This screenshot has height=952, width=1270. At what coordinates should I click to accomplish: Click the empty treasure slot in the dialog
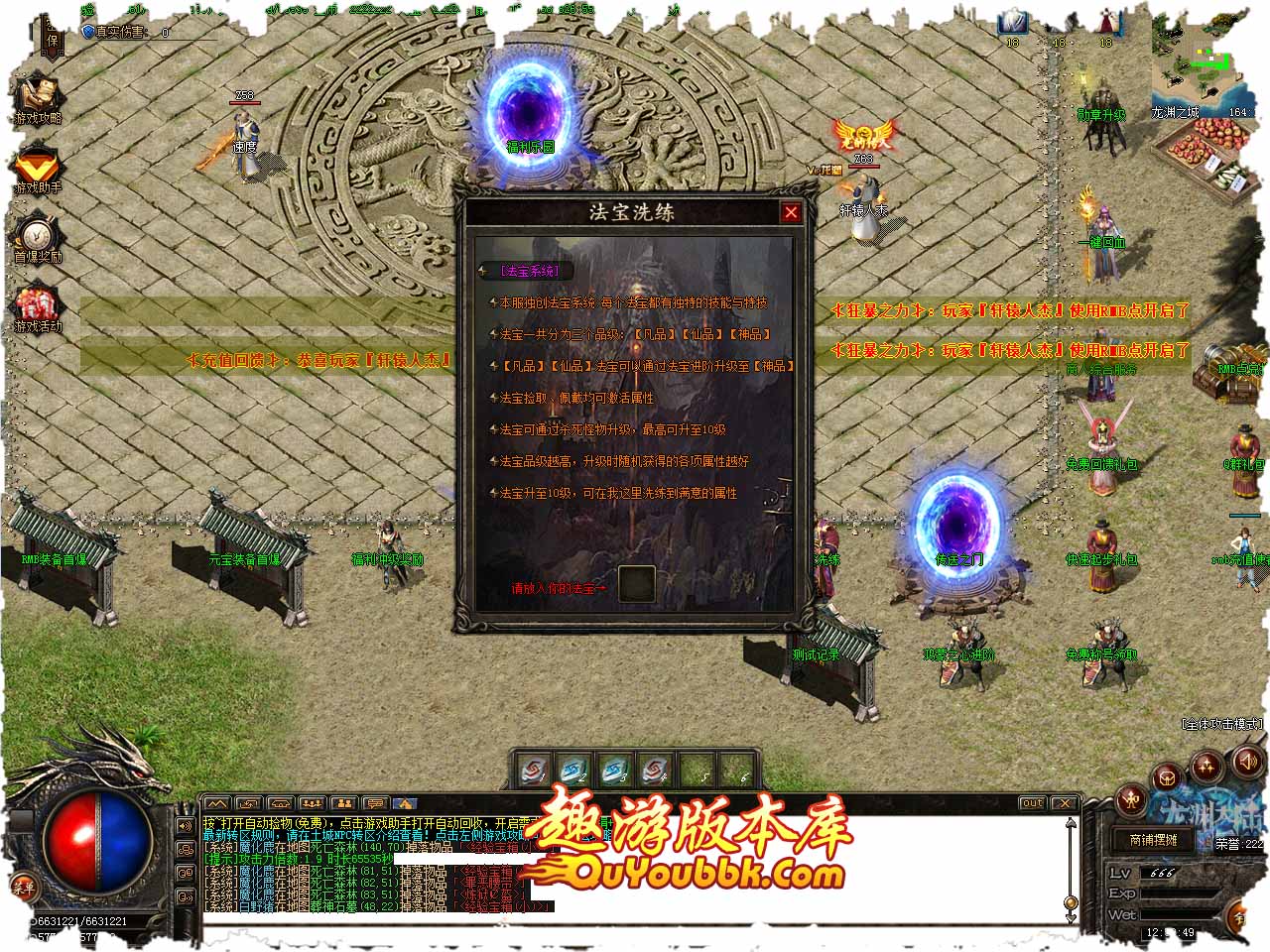(x=637, y=584)
